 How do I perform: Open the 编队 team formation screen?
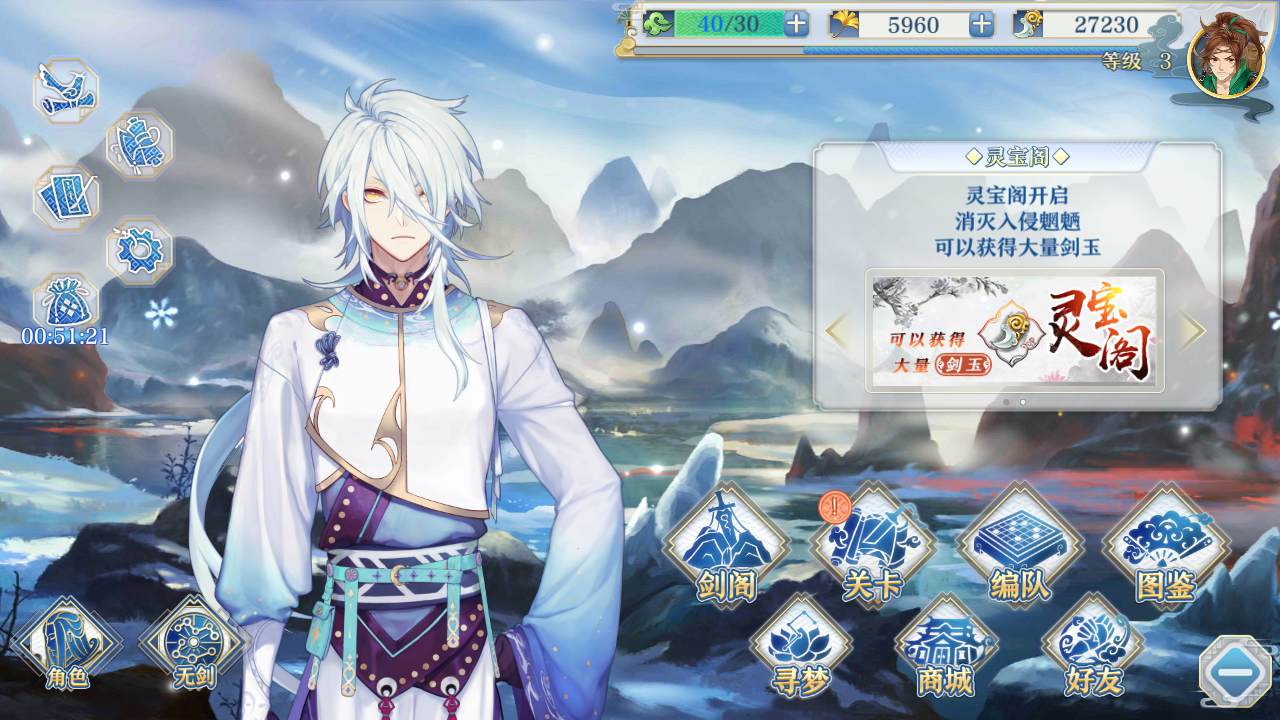click(x=1020, y=545)
